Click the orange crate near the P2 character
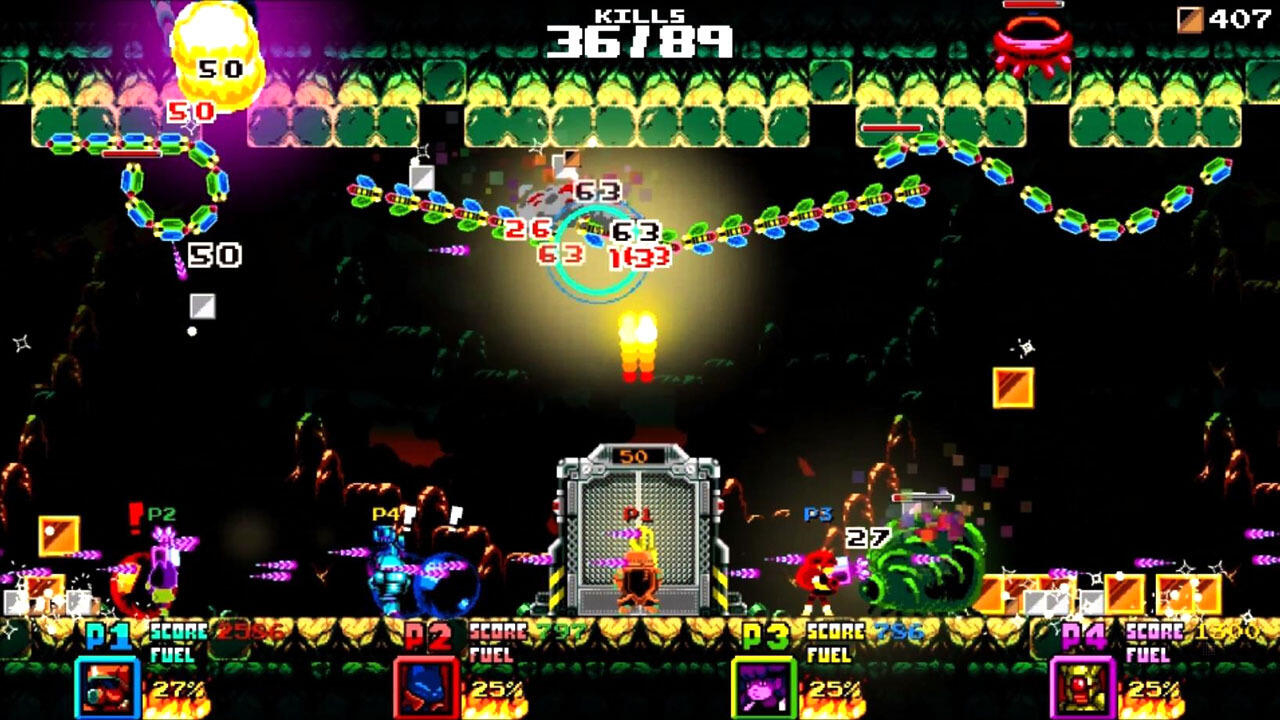This screenshot has height=720, width=1280. [x=57, y=535]
